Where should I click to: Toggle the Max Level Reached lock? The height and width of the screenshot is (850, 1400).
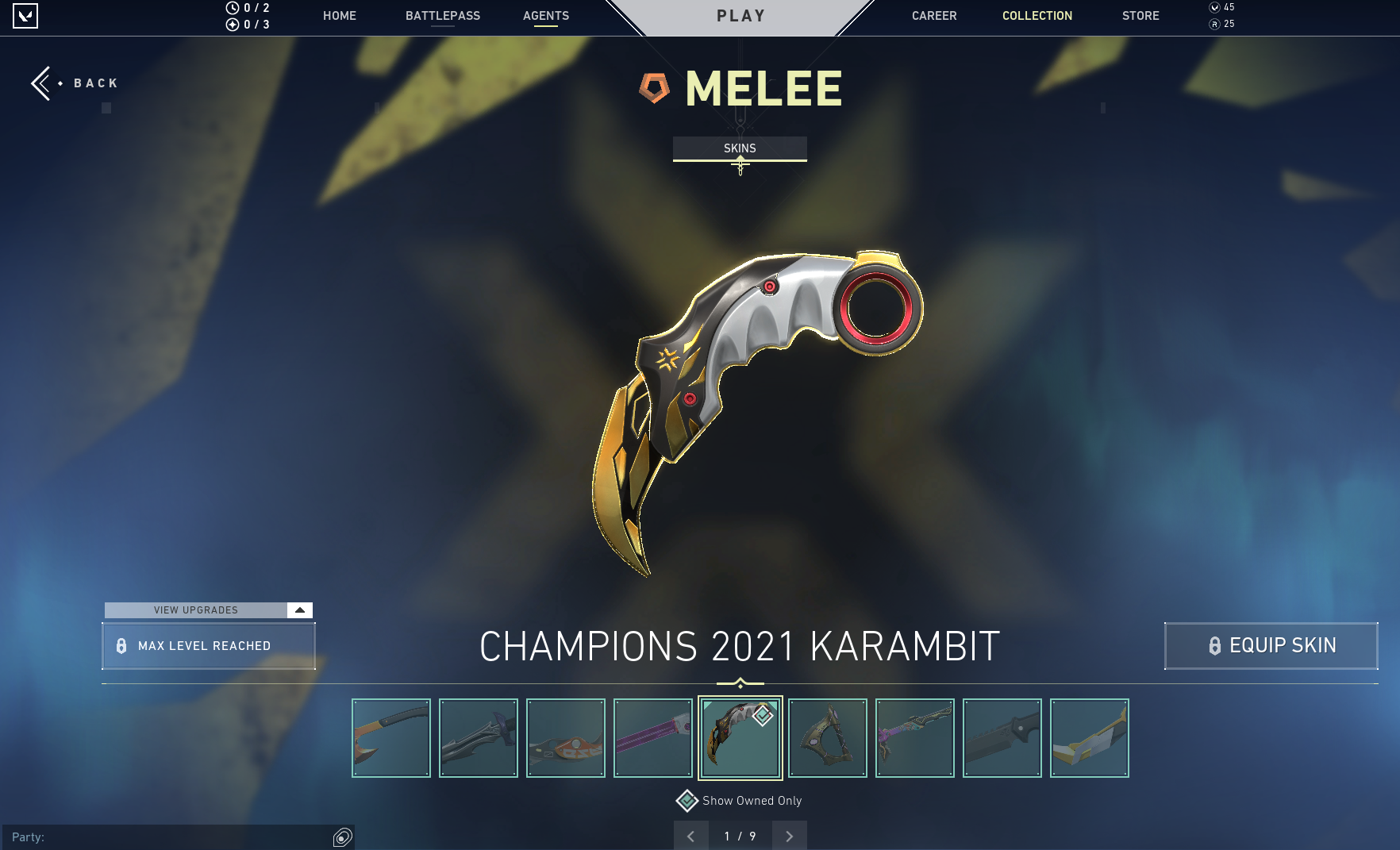tap(121, 646)
